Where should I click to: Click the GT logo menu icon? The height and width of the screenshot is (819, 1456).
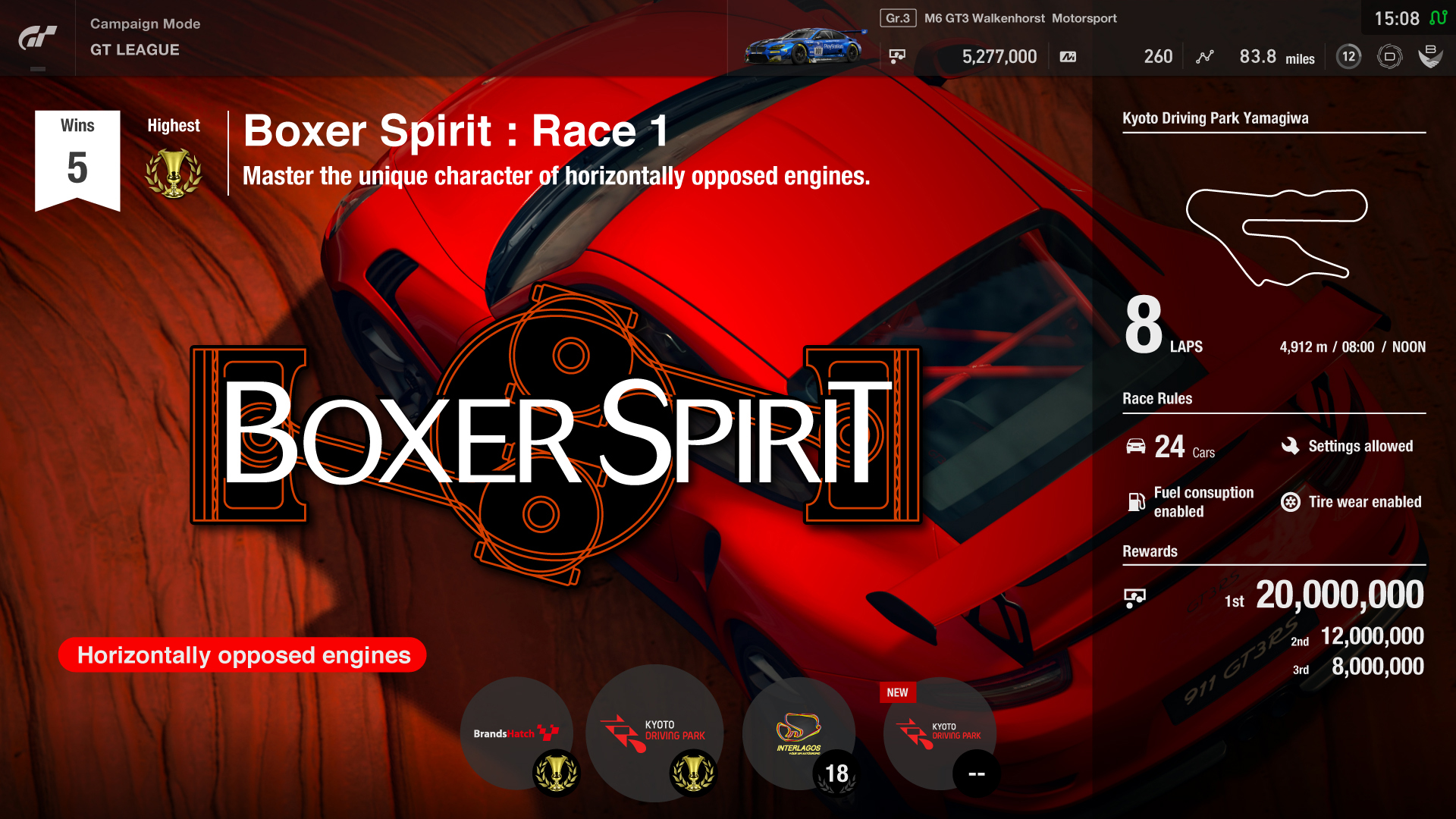(37, 38)
